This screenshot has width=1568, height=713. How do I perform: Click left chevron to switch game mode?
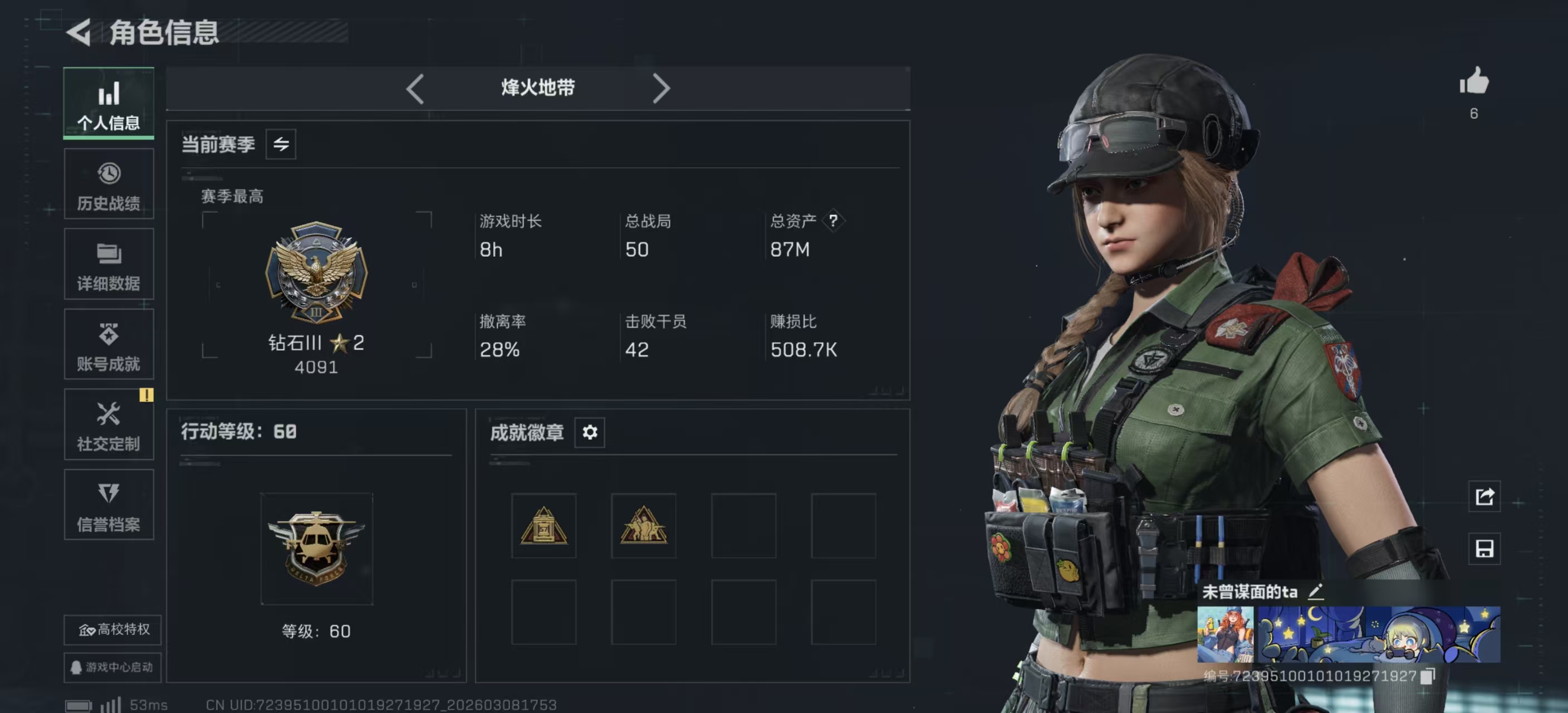(416, 88)
